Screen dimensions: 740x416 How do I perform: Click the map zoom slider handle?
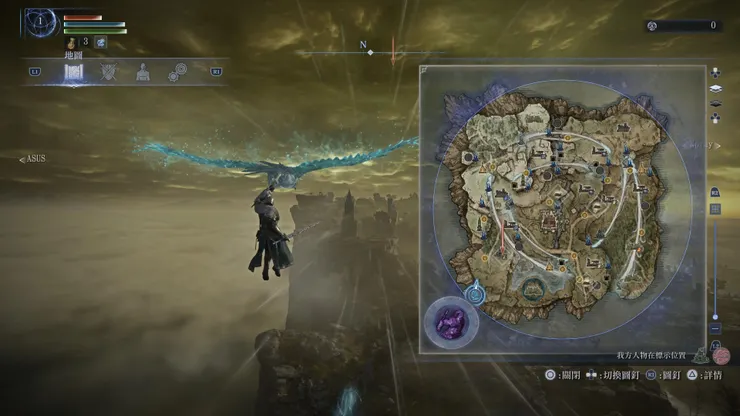tap(715, 316)
